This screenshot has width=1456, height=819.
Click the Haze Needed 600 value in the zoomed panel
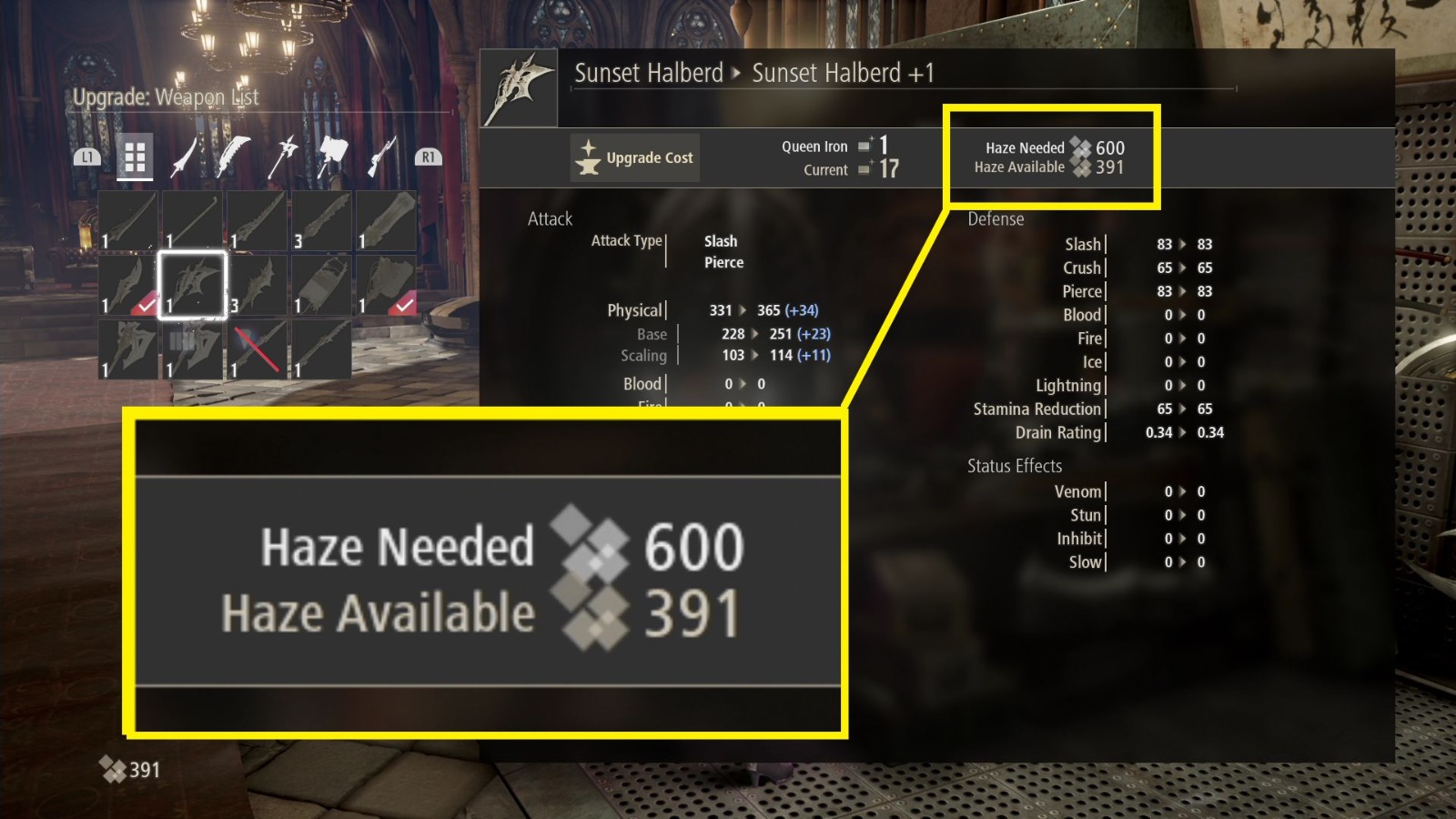pos(693,548)
